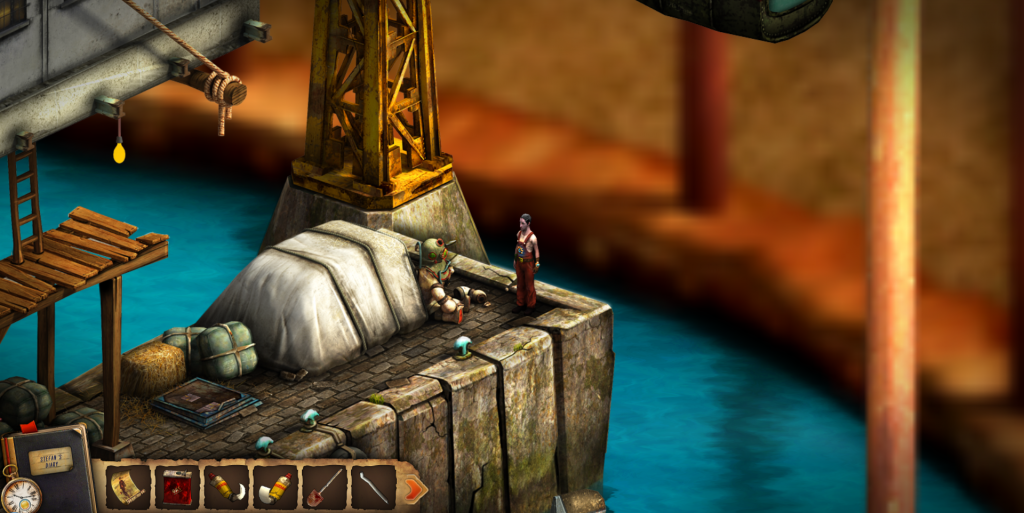This screenshot has width=1024, height=513.
Task: Select the crowbar inventory slot
Action: coord(373,487)
